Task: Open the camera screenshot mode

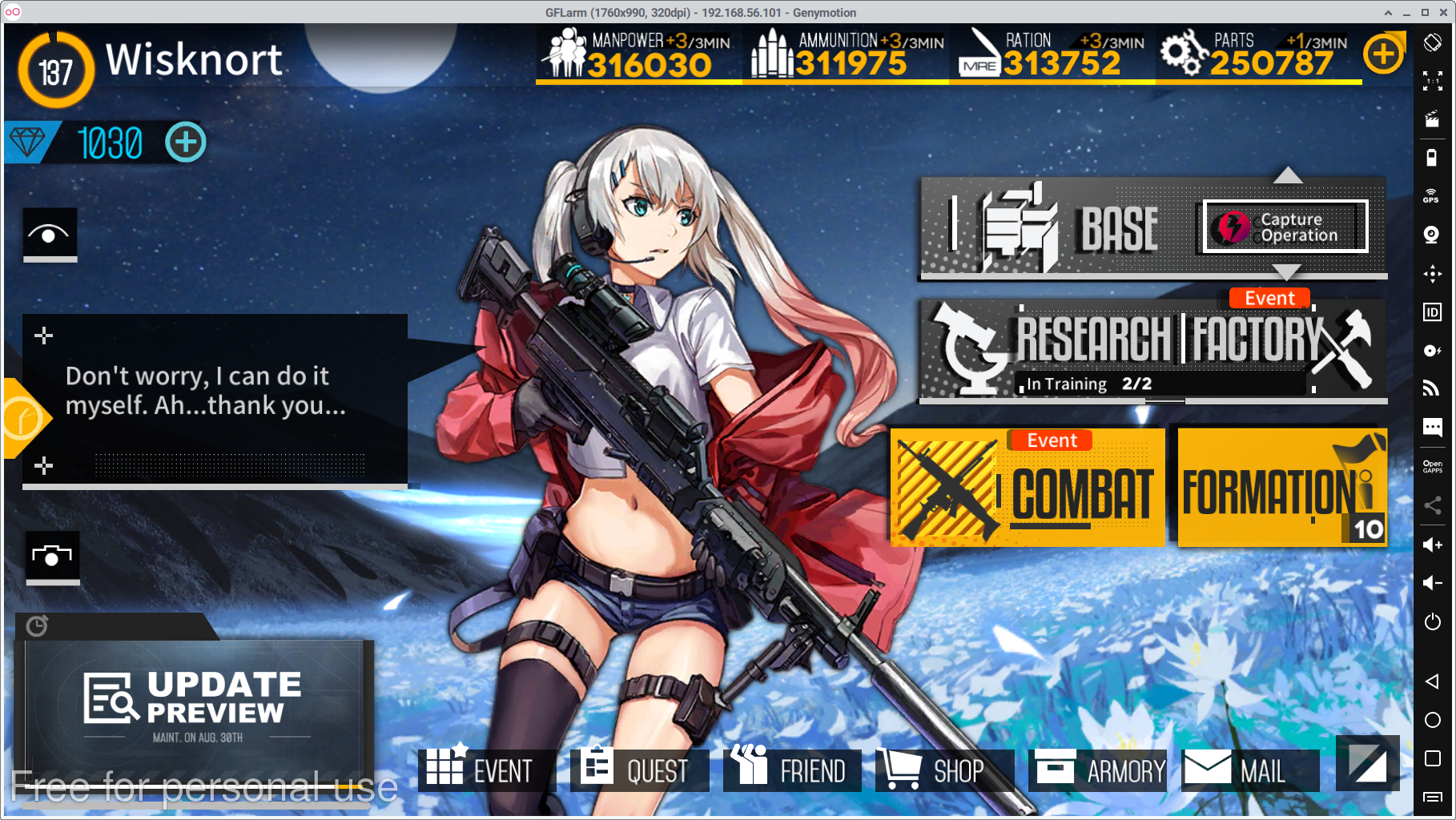Action: coord(52,556)
